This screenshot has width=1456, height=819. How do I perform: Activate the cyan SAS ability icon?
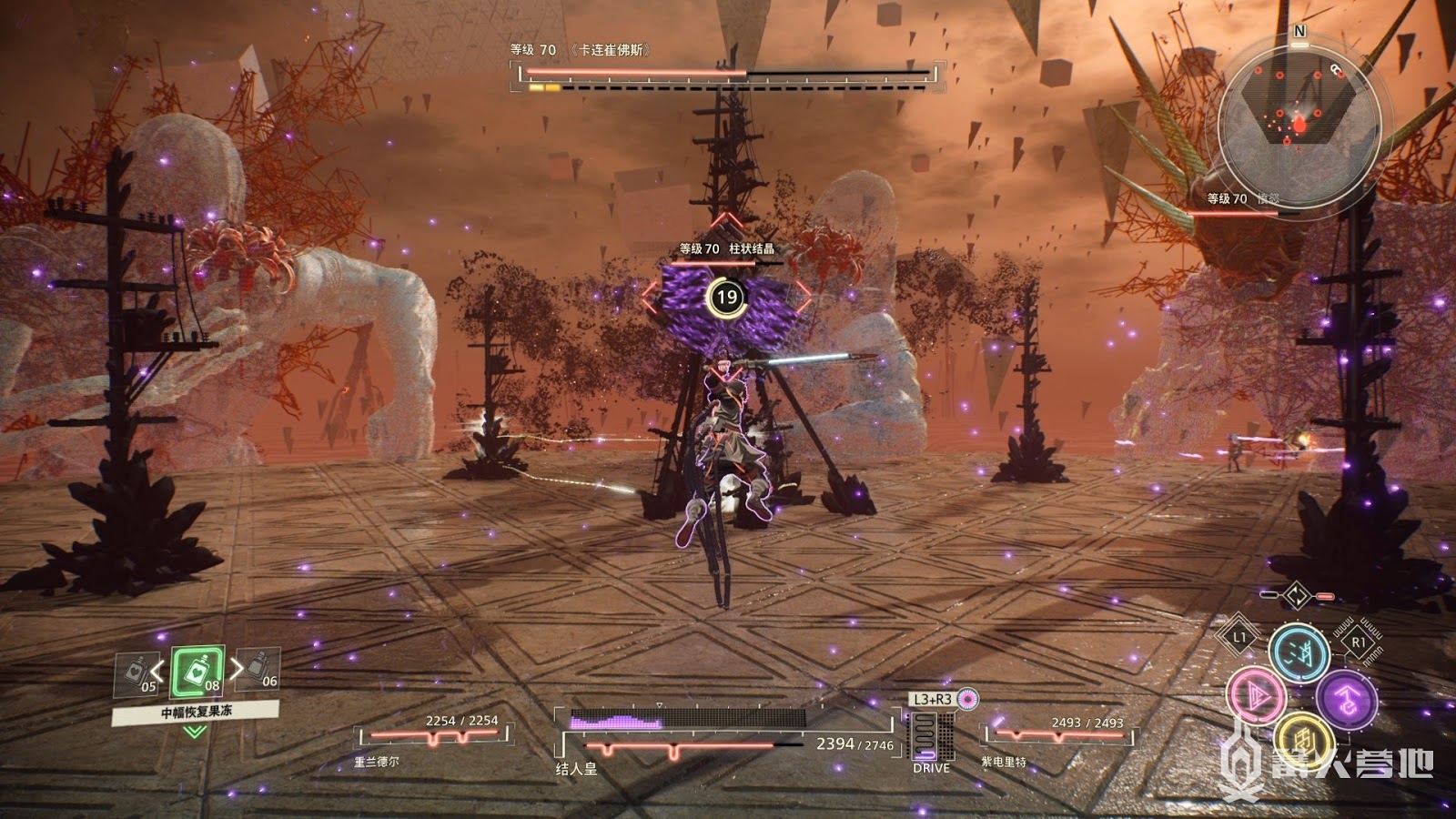pyautogui.click(x=1299, y=652)
